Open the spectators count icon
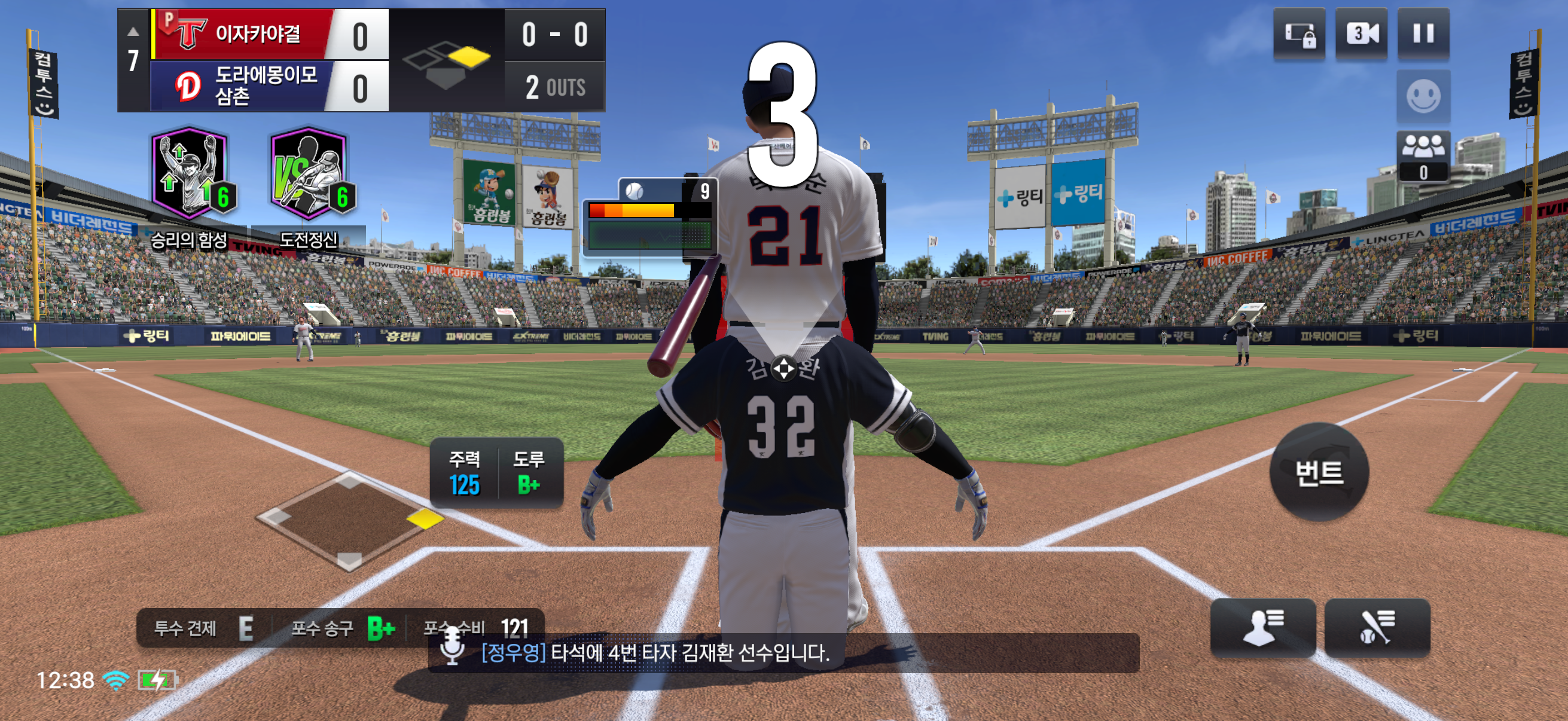1568x721 pixels. click(1423, 156)
